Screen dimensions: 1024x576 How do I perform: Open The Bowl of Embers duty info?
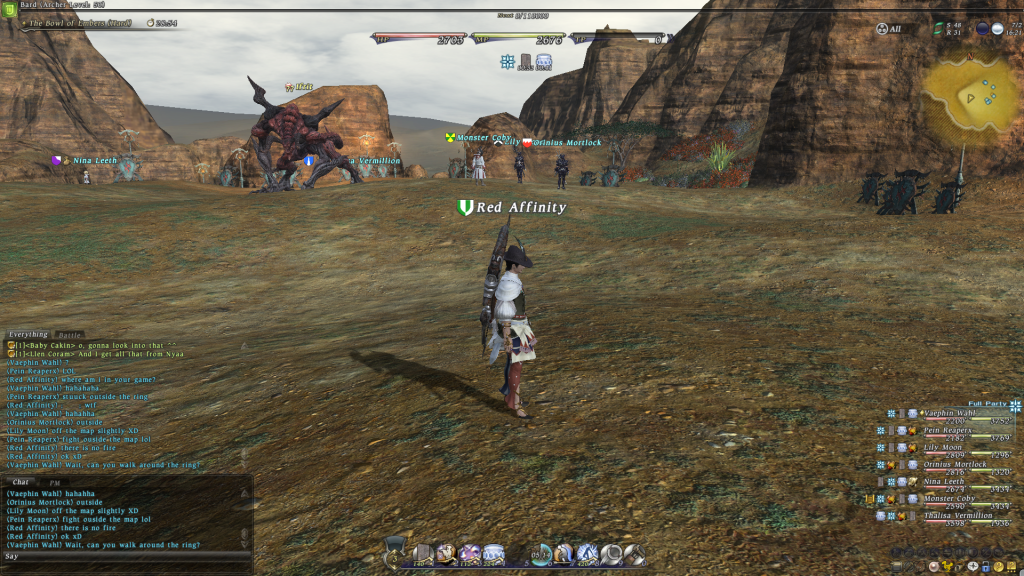(75, 22)
